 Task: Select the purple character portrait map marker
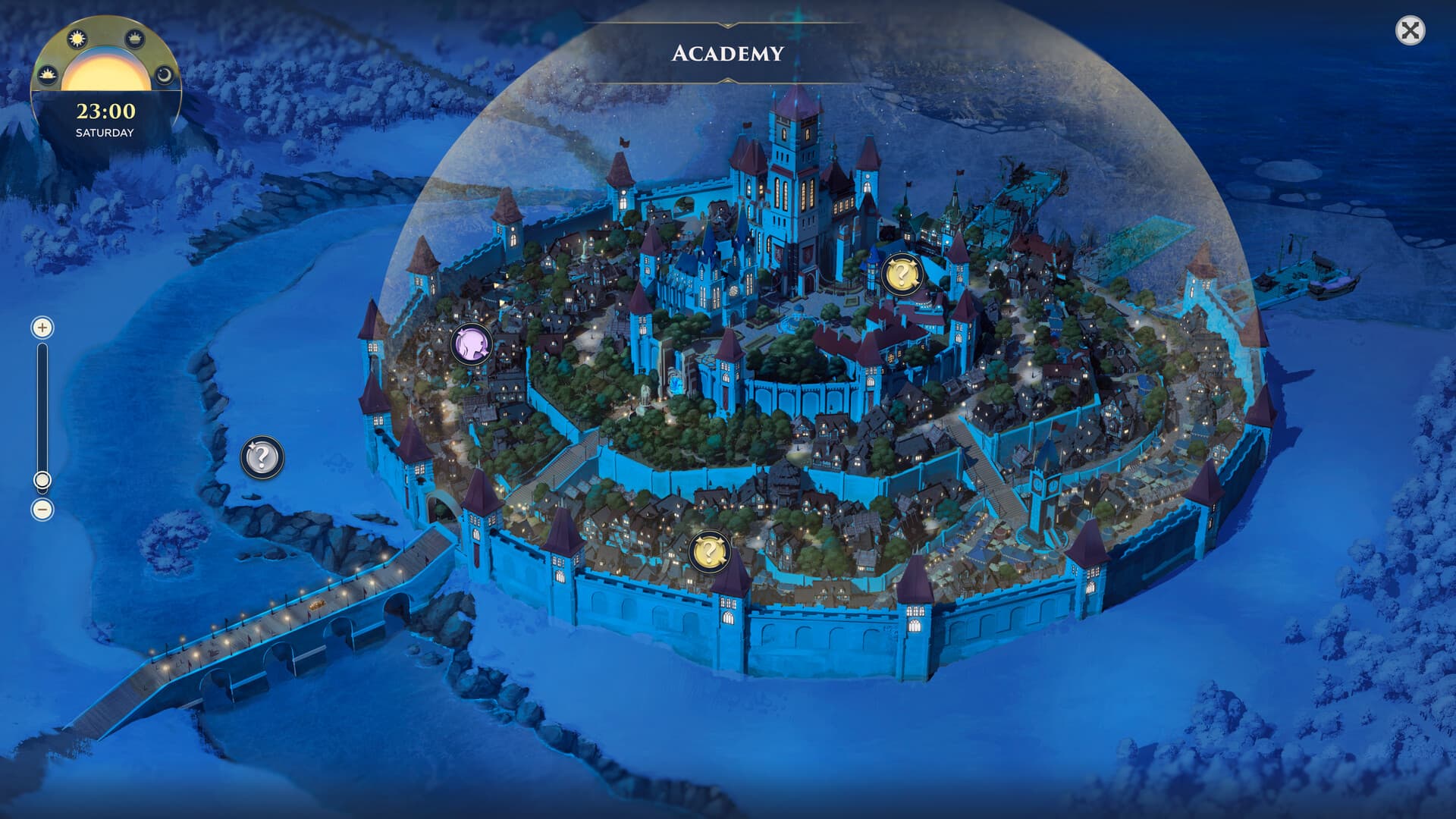472,345
